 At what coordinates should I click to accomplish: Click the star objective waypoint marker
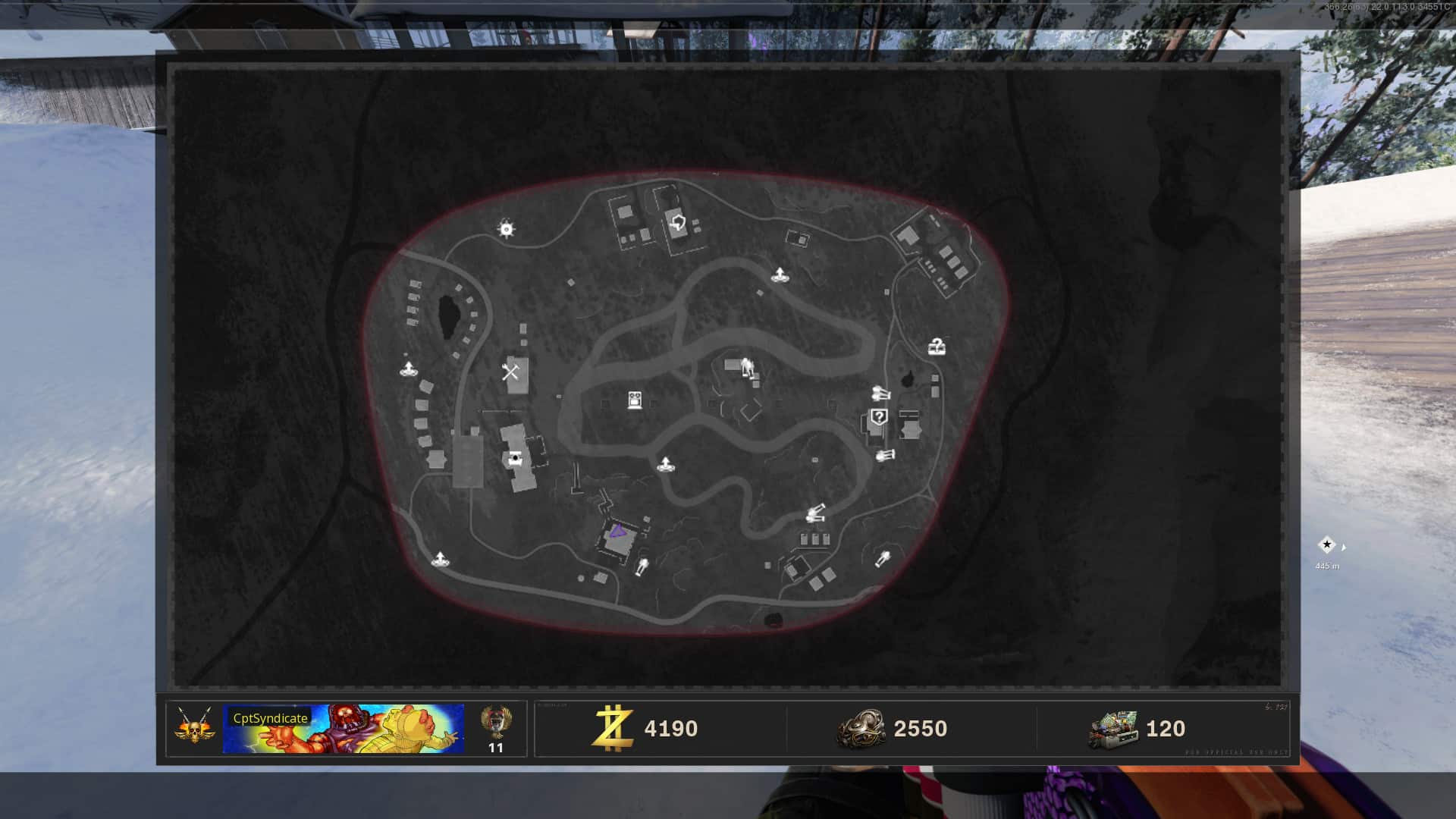tap(1326, 544)
